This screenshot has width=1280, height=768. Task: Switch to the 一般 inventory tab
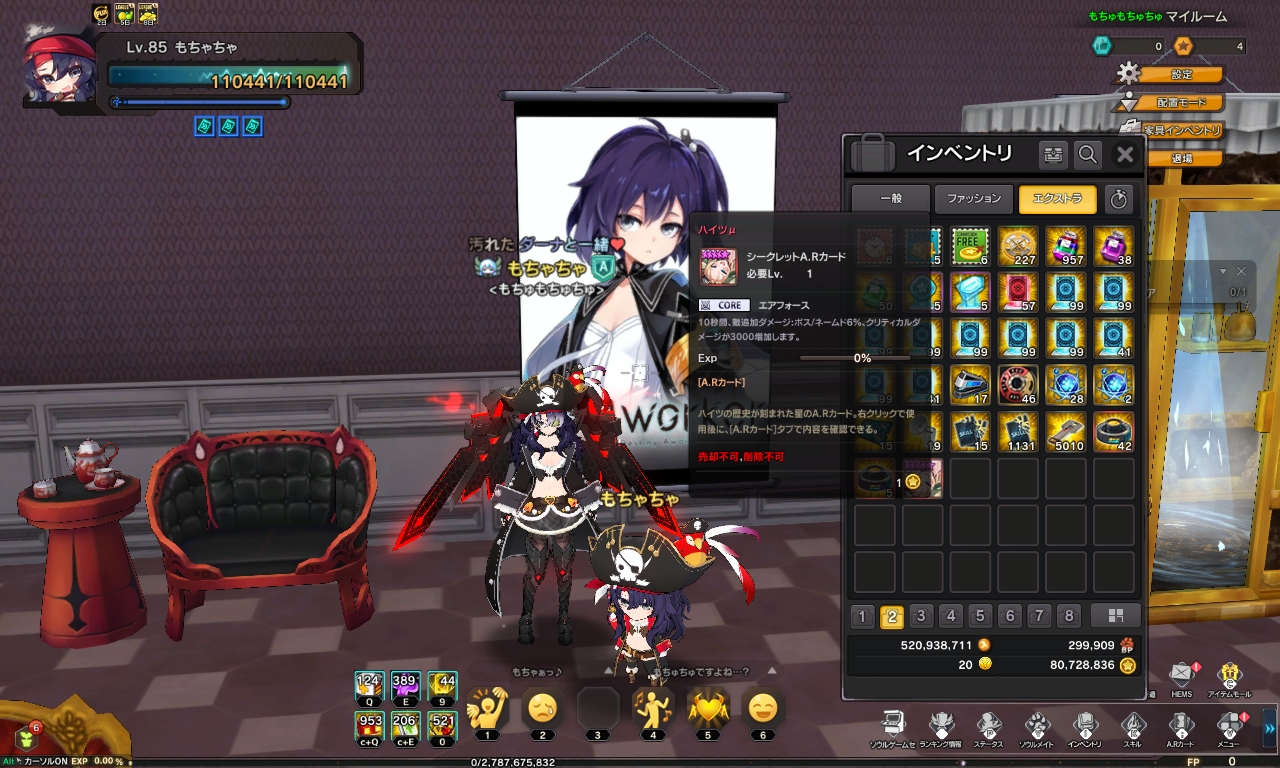pos(890,199)
